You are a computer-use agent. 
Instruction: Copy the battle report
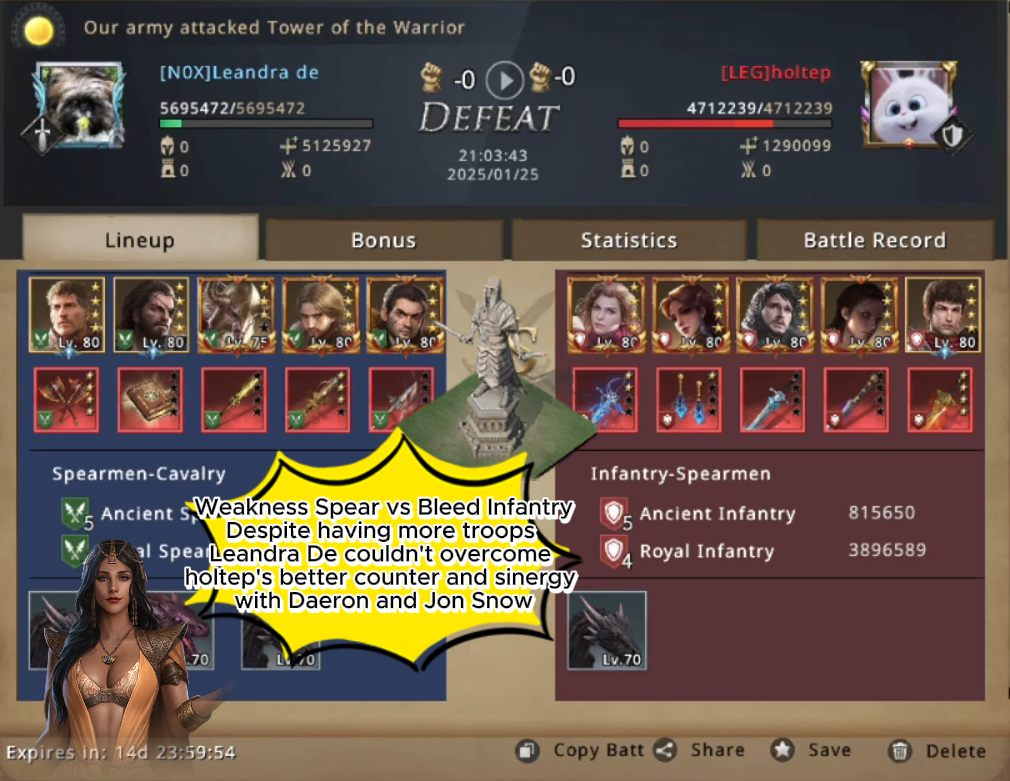(582, 750)
